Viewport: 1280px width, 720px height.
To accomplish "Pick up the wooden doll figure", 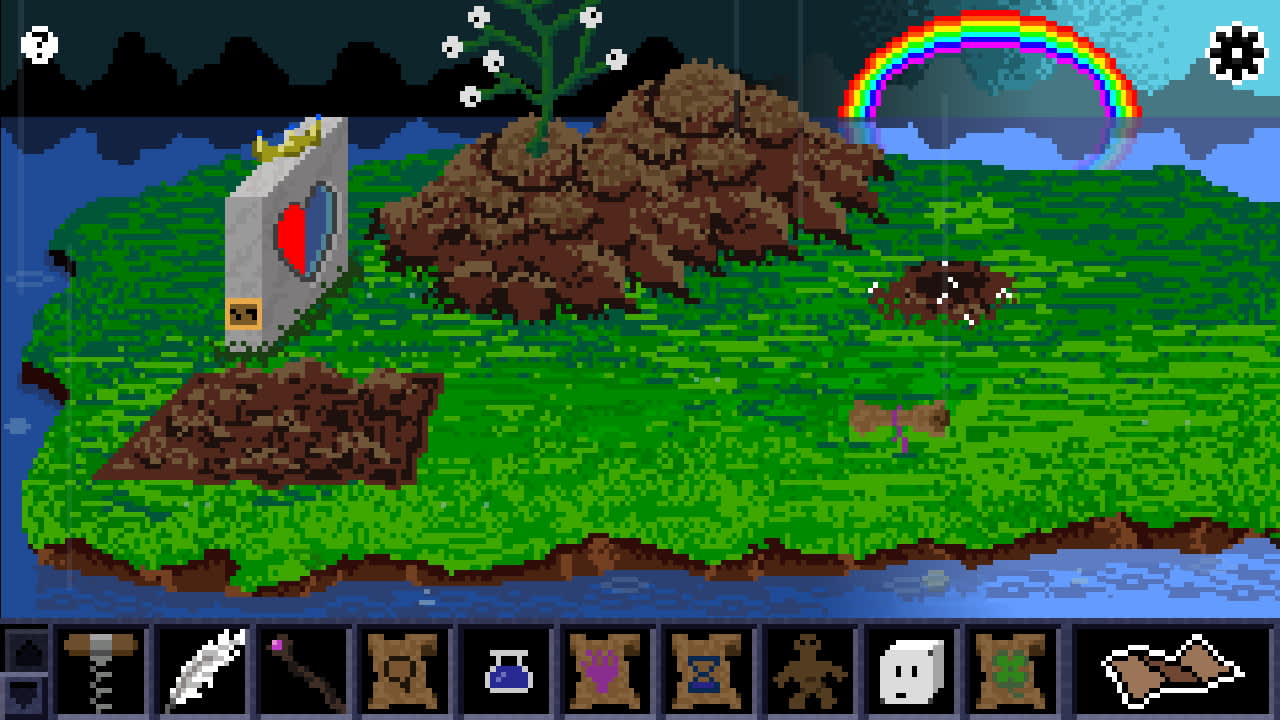I will pyautogui.click(x=808, y=670).
